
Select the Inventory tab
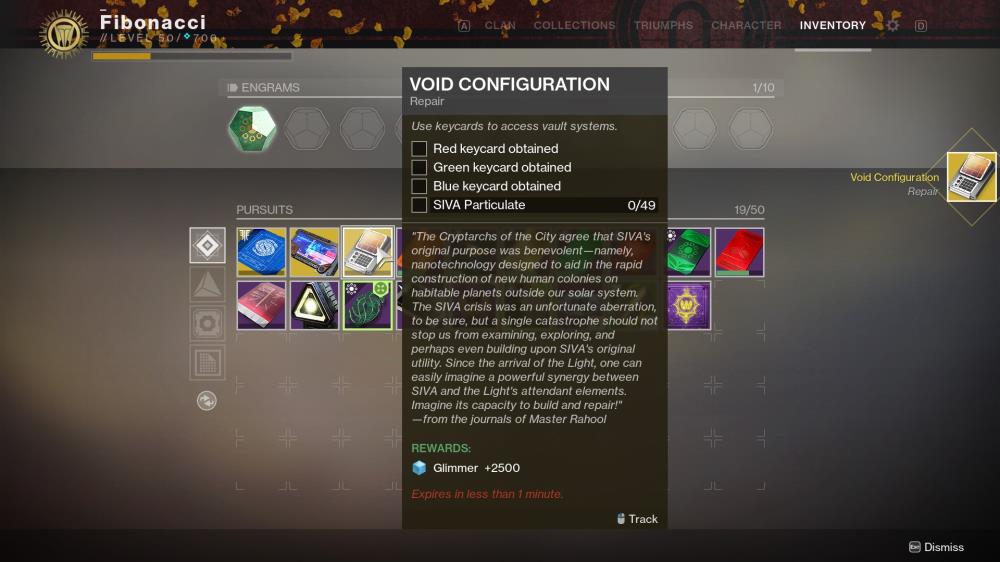[x=832, y=25]
